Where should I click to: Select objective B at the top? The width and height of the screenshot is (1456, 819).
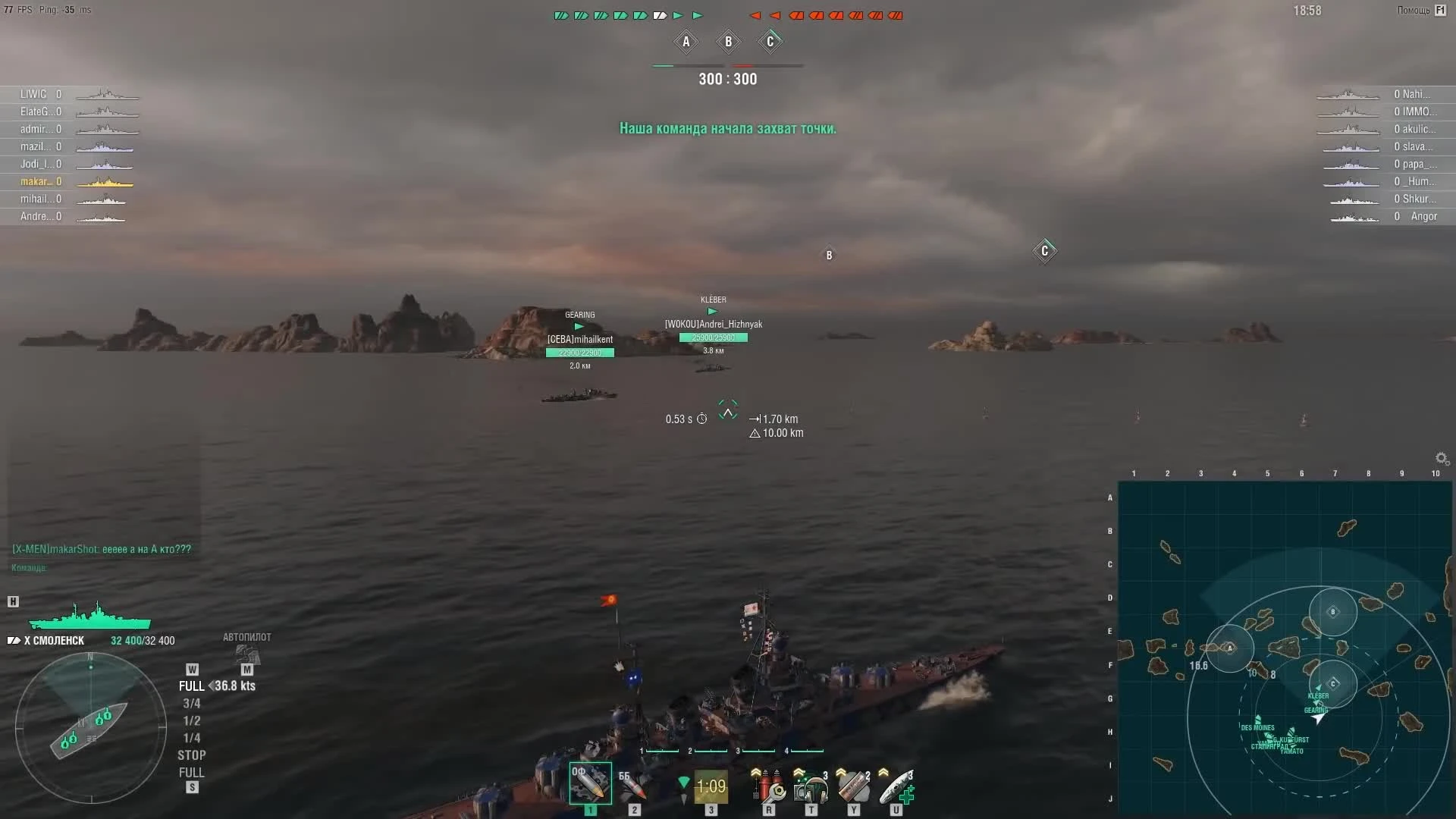727,42
